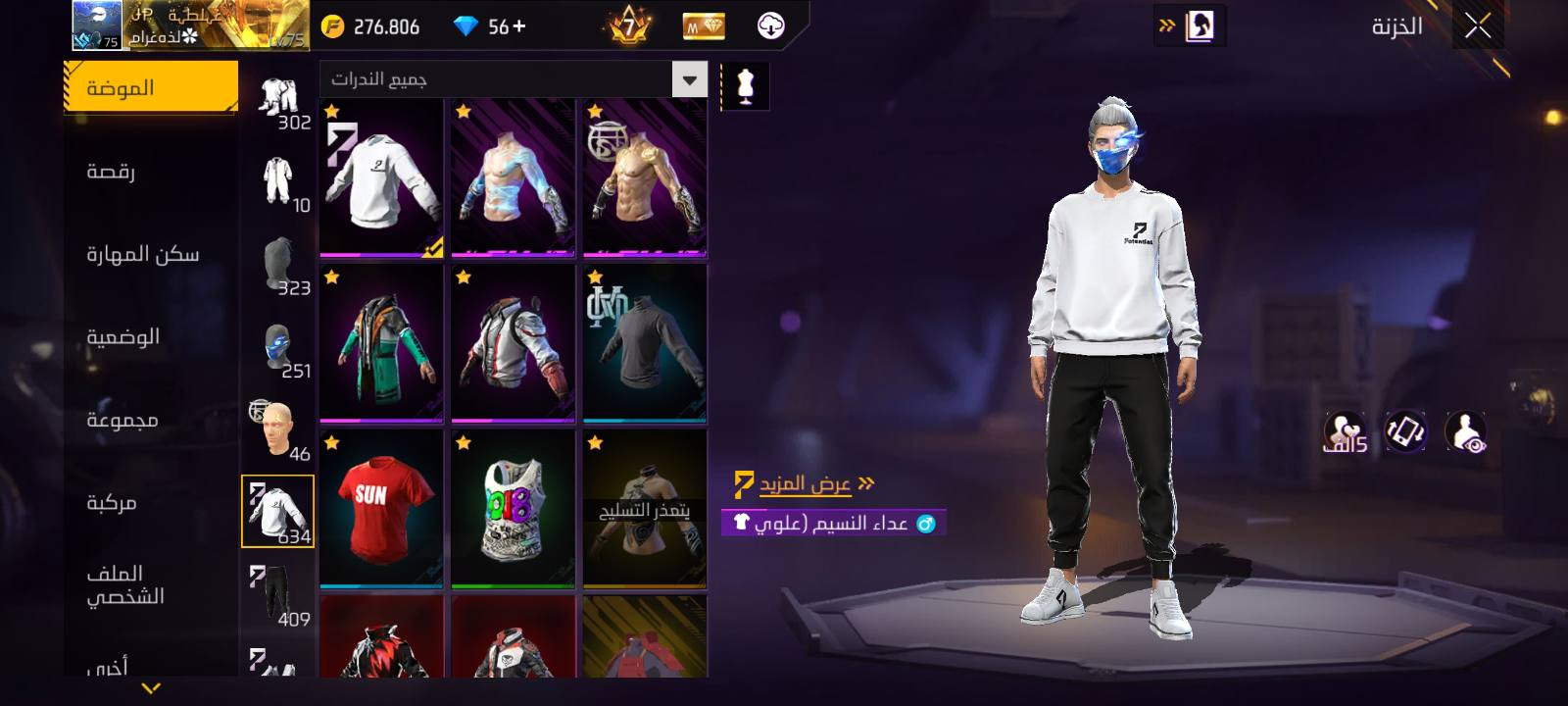Viewport: 1568px width, 706px height.
Task: Close the vault screen with the X
Action: 1478,26
